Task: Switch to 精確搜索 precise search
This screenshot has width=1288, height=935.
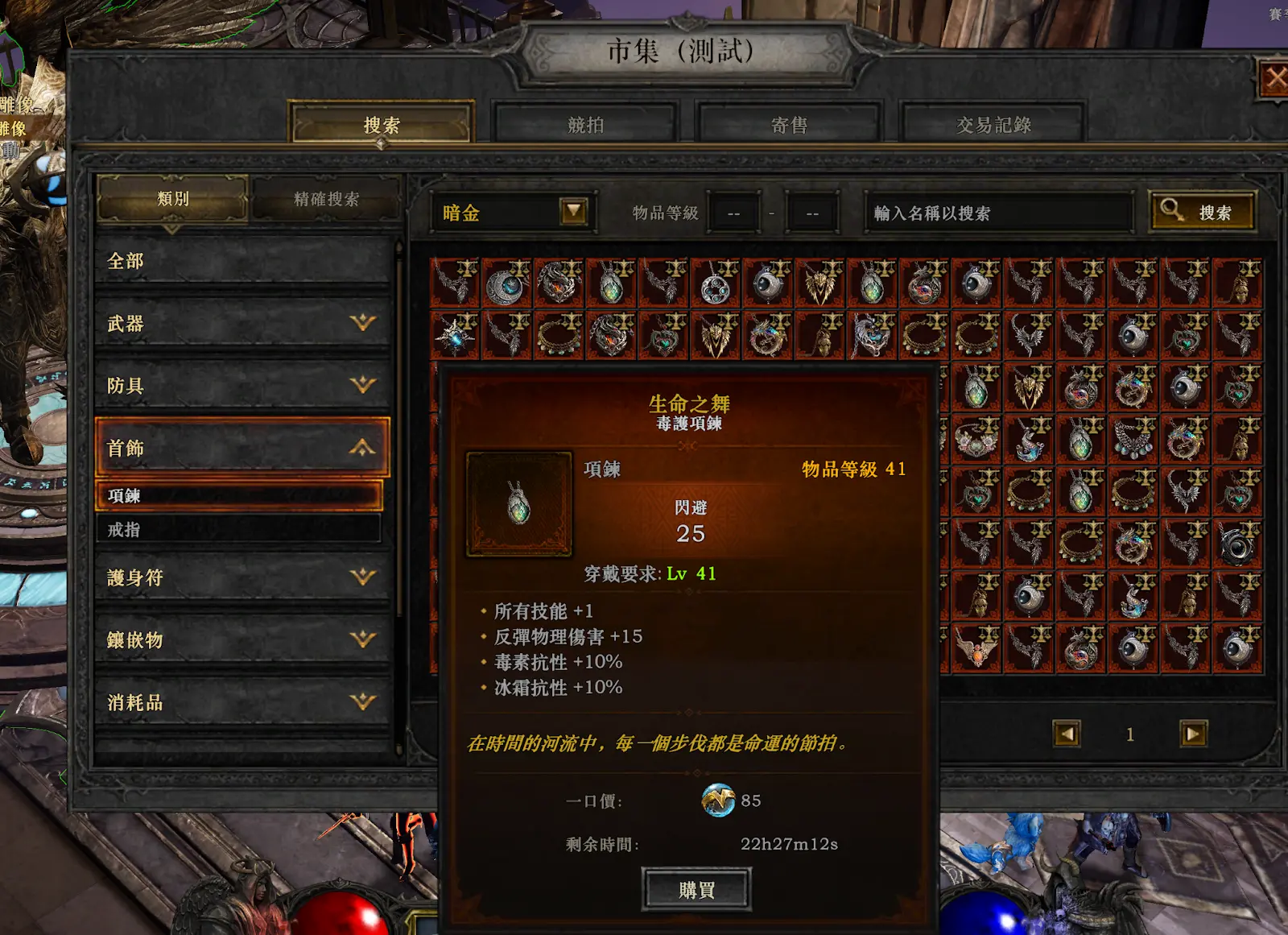Action: tap(326, 199)
